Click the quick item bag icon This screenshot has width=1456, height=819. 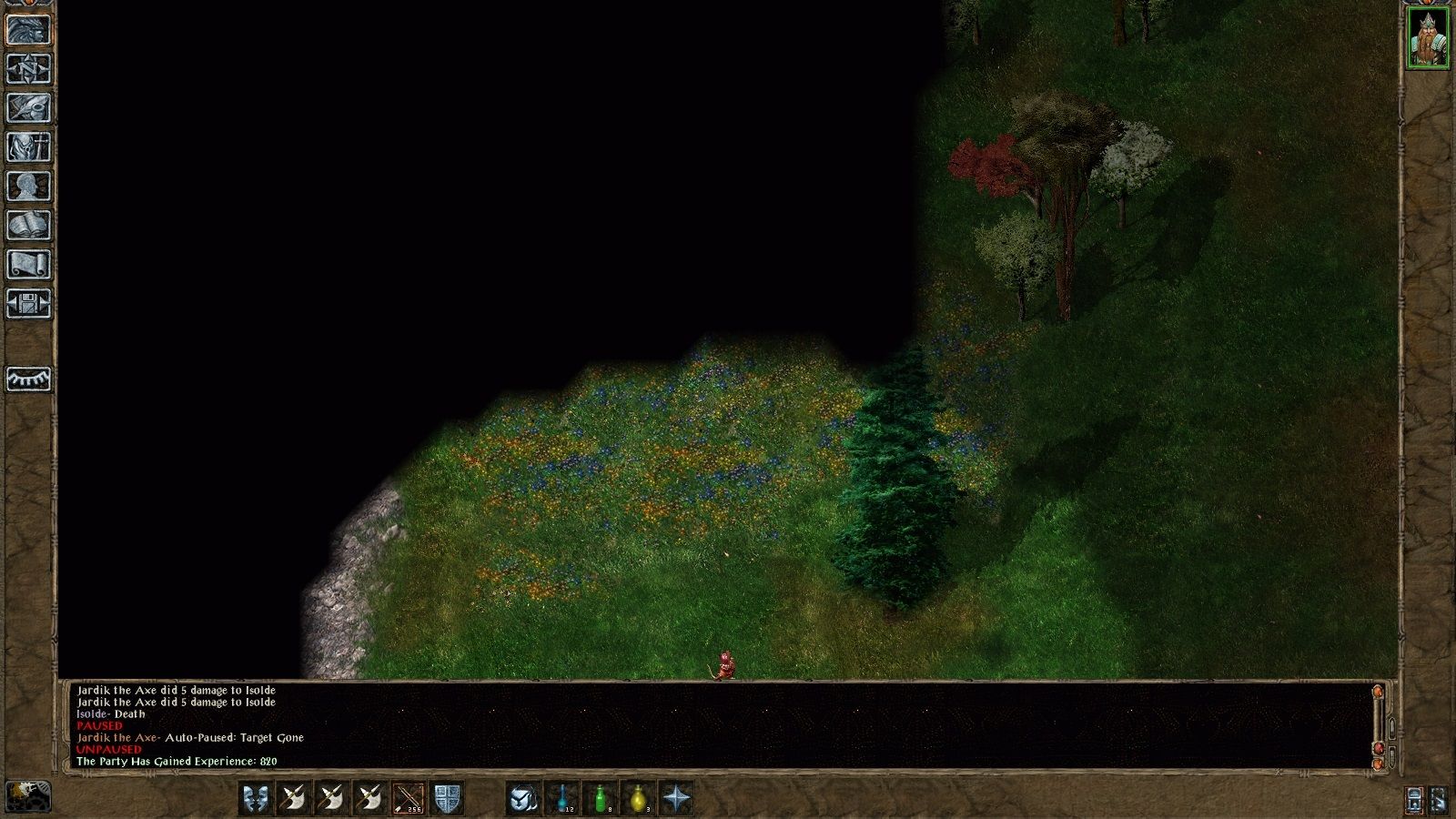[x=521, y=799]
